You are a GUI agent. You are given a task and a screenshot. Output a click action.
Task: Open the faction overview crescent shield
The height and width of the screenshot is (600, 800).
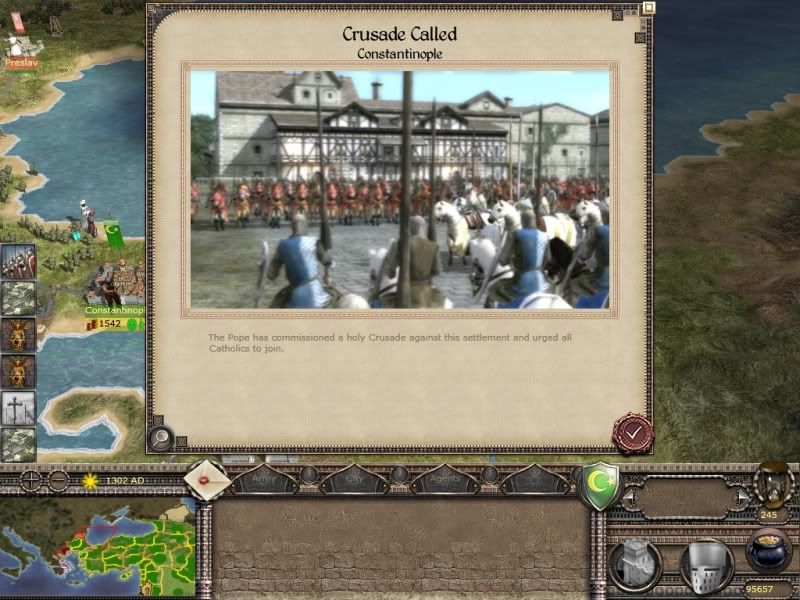tap(599, 486)
